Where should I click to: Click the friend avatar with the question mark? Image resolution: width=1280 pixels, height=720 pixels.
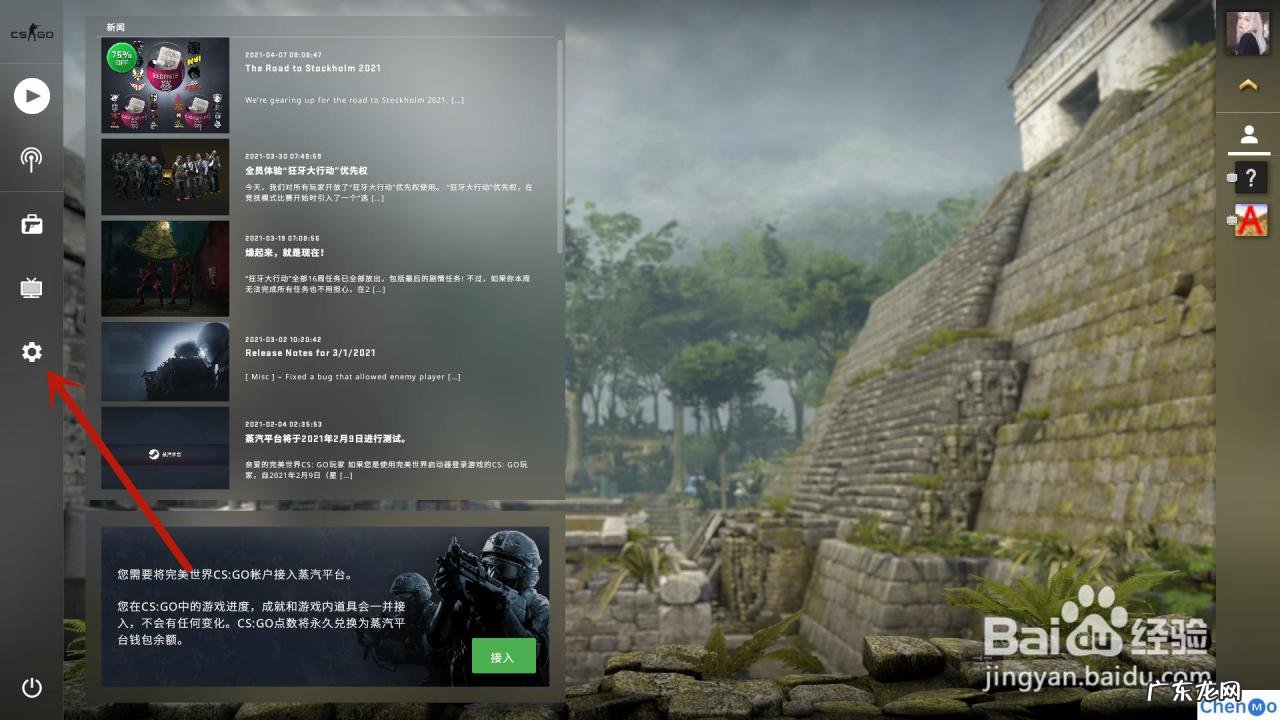point(1251,178)
